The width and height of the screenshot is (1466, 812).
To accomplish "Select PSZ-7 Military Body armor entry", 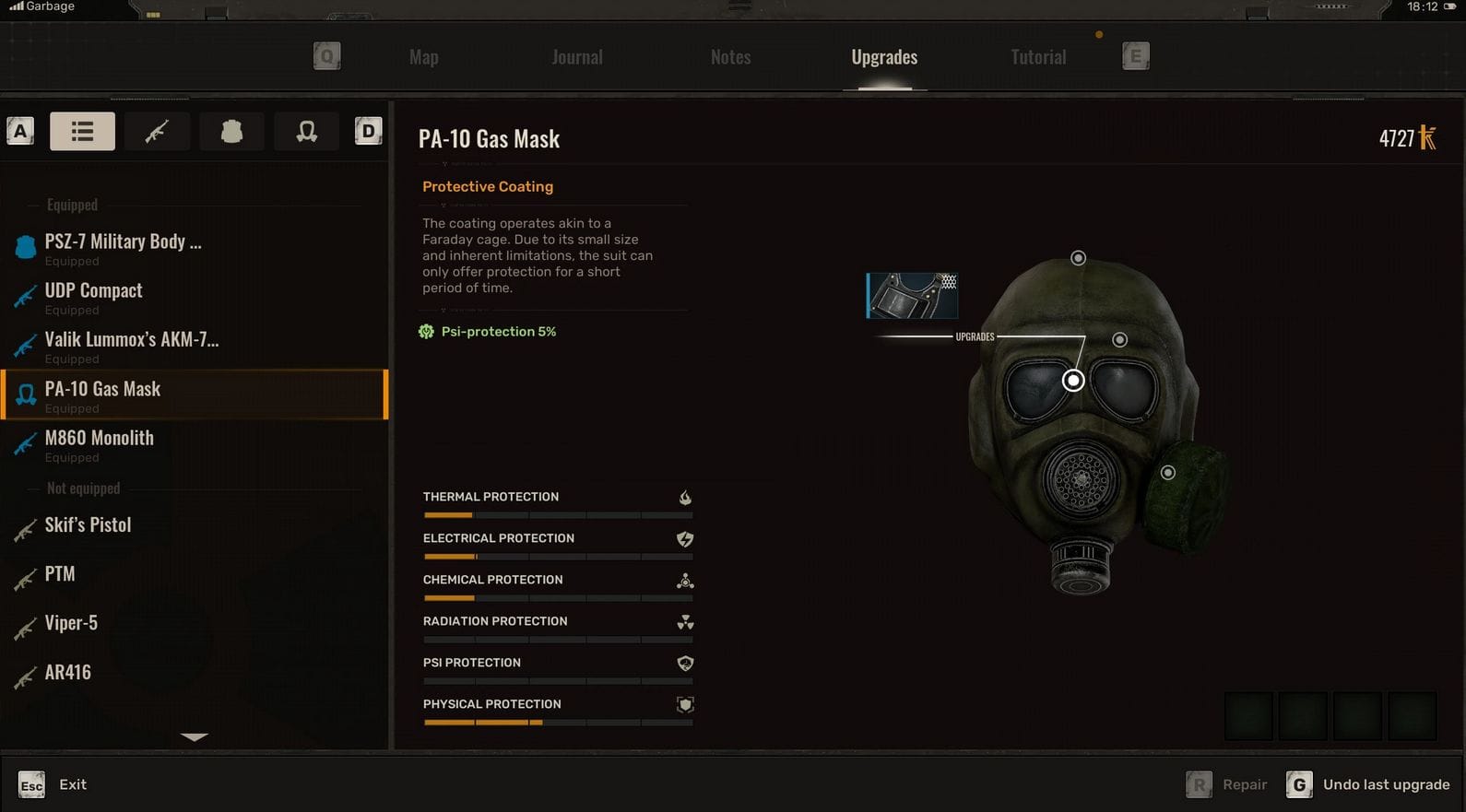I will tap(123, 242).
